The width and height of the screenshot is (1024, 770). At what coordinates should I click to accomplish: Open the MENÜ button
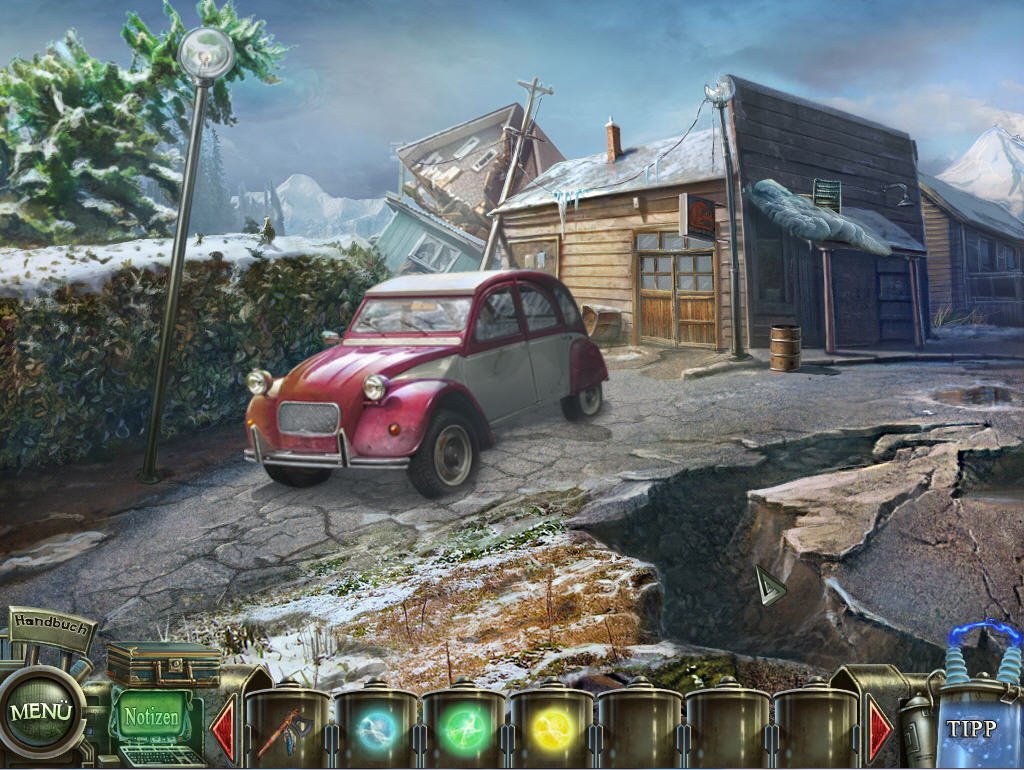pos(41,712)
